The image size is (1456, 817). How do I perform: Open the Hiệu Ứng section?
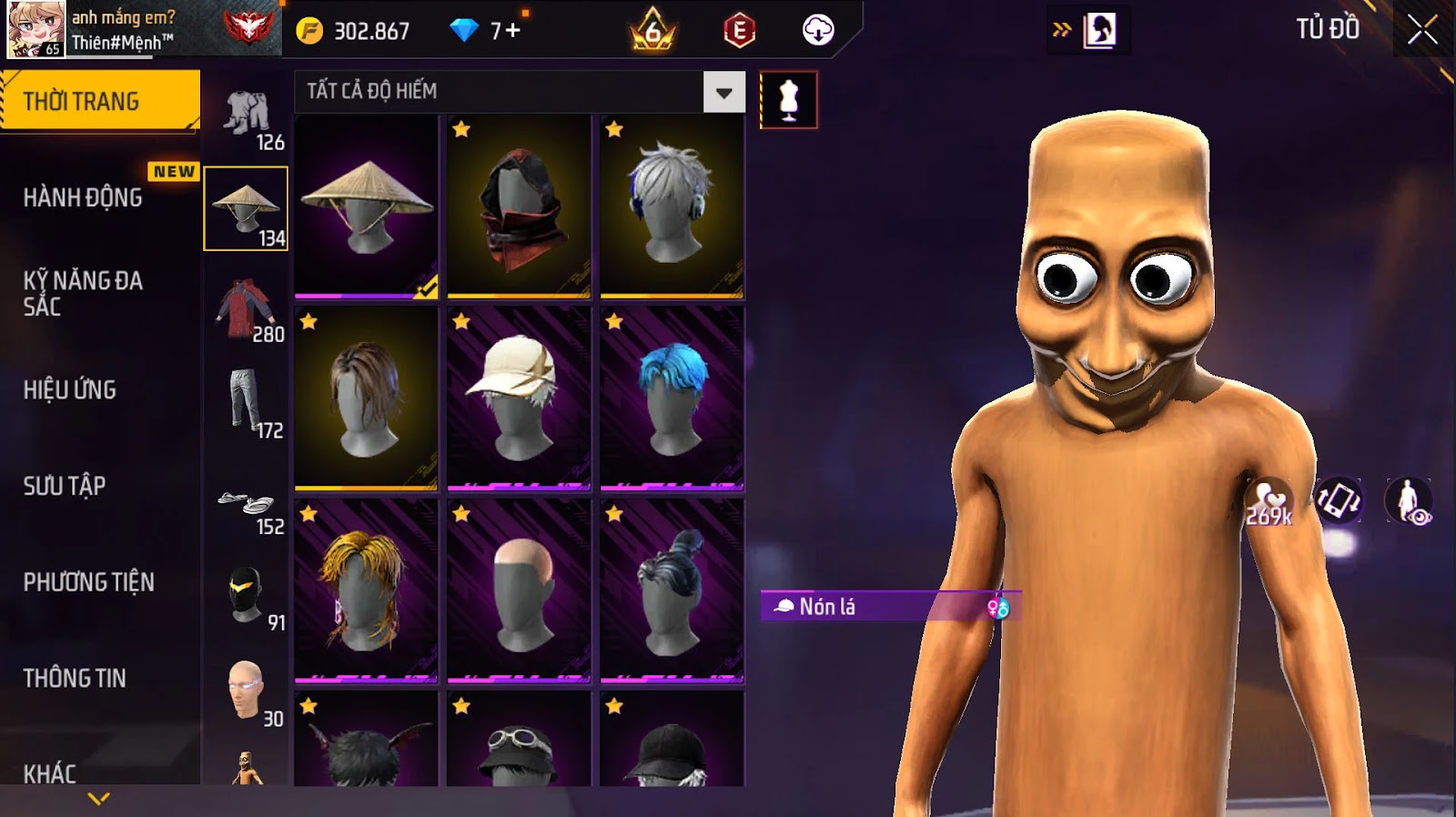(x=70, y=389)
